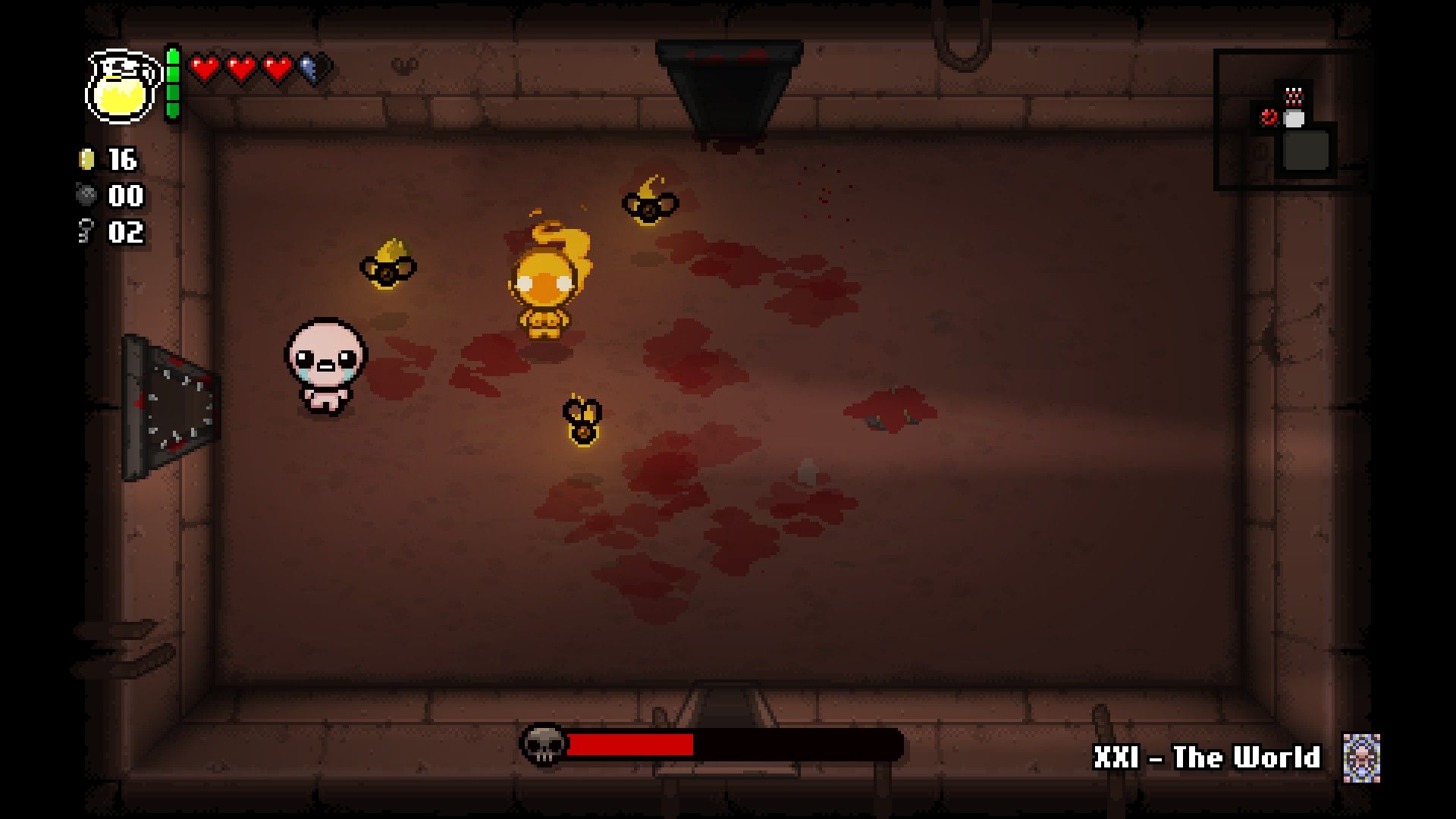Click the unexplored dark room on the minimap

[1306, 150]
